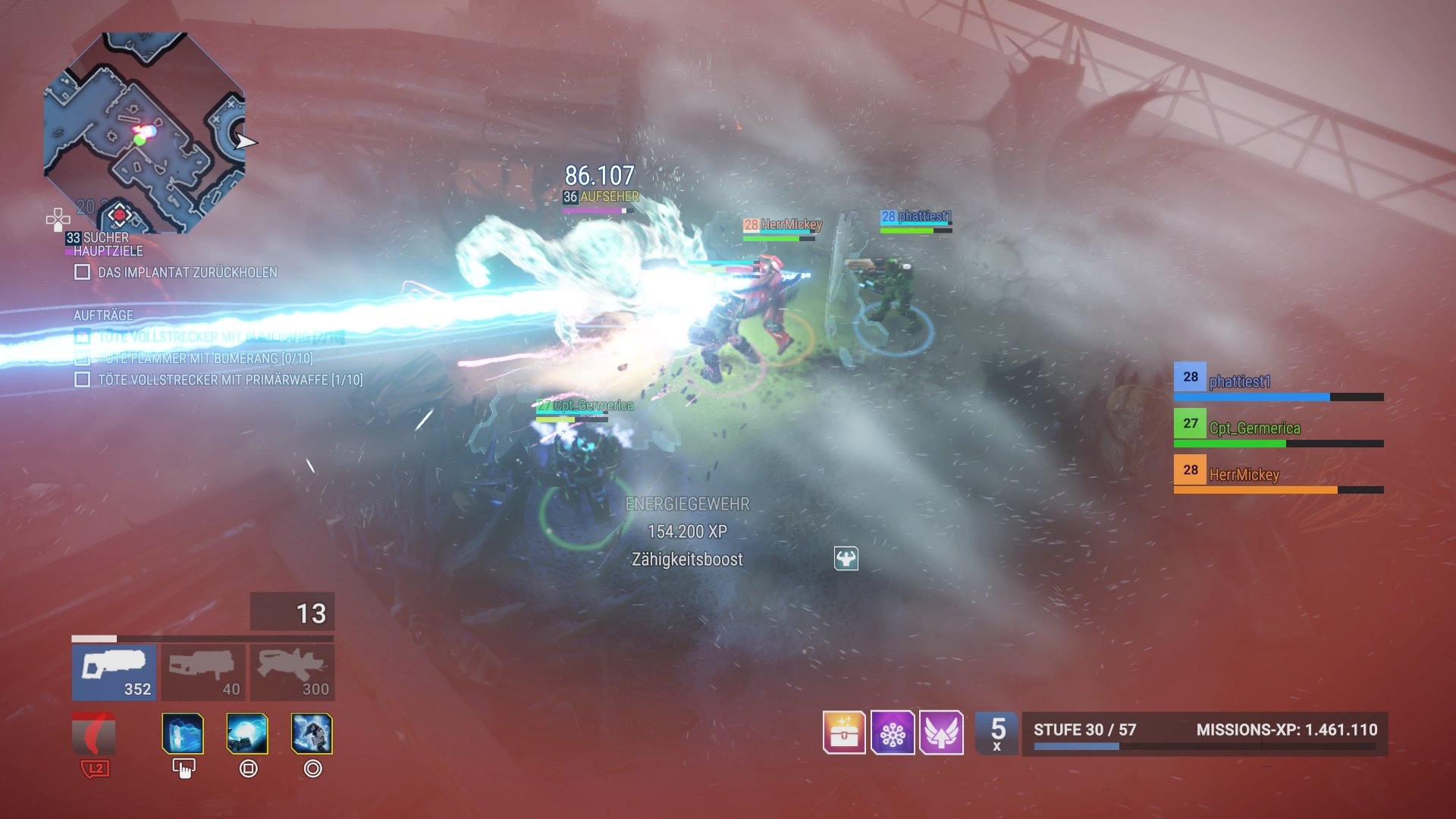The image size is (1456, 819).
Task: Select HerrMickey in the squad list
Action: point(1278,475)
